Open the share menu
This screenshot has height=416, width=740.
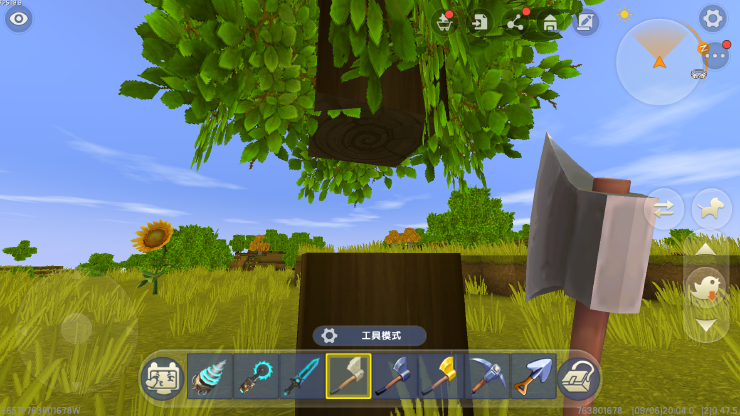(x=516, y=22)
